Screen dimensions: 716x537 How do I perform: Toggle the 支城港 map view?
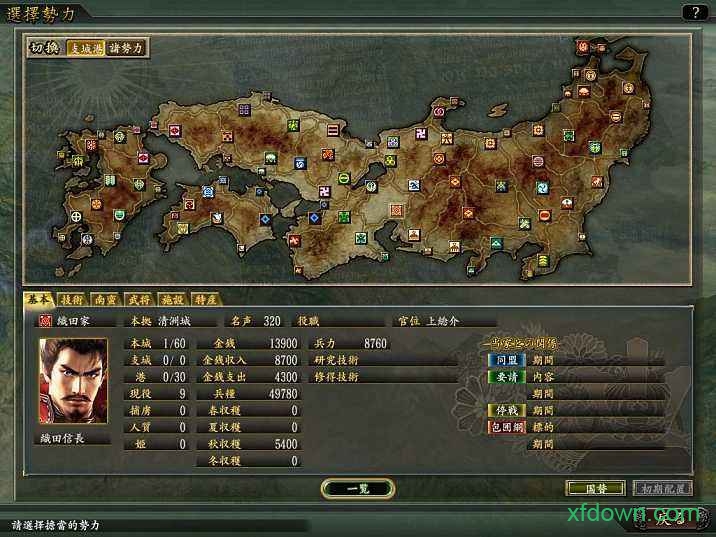85,47
